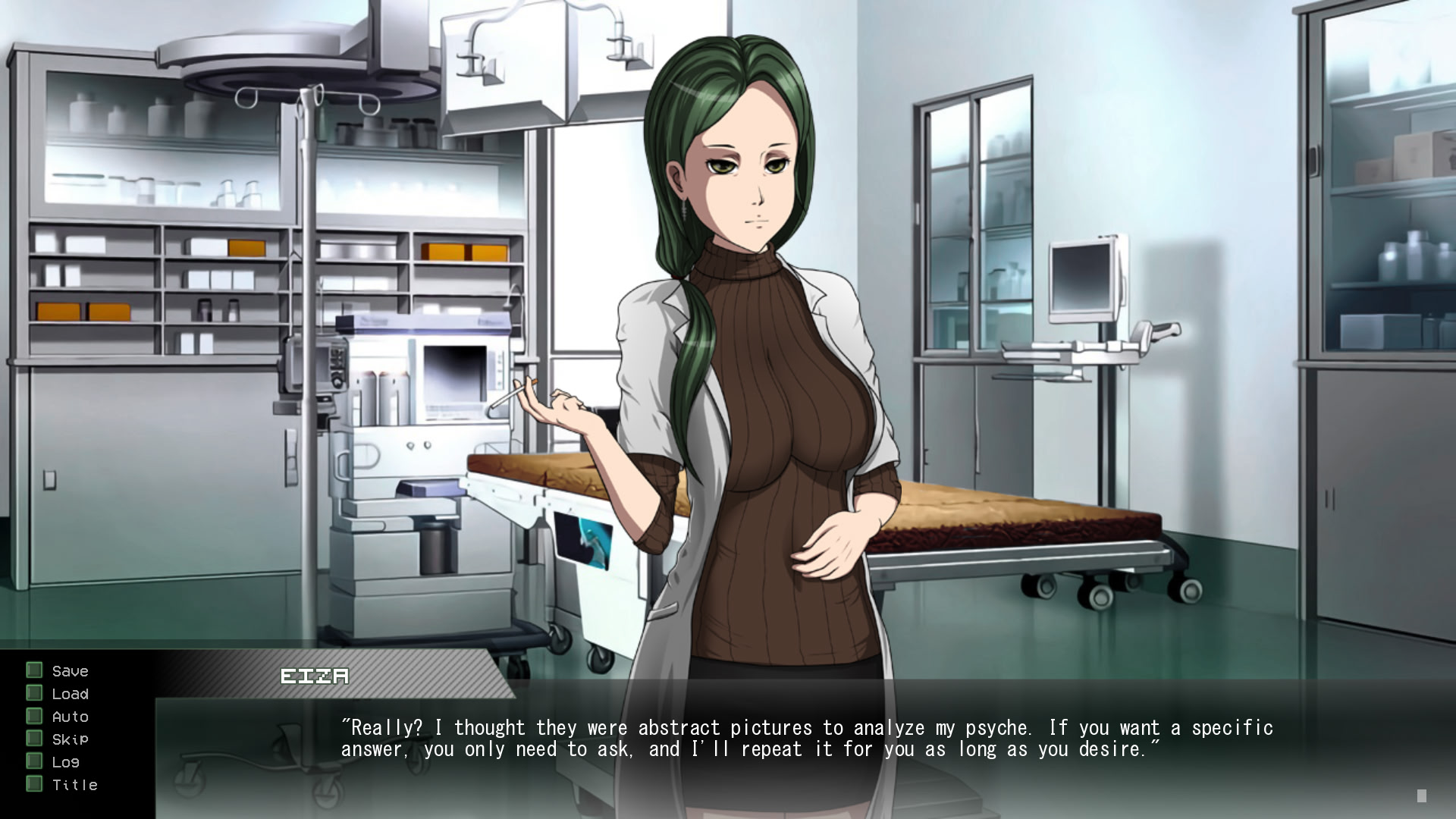Click the Save text label
Viewport: 1456px width, 819px height.
[x=69, y=670]
